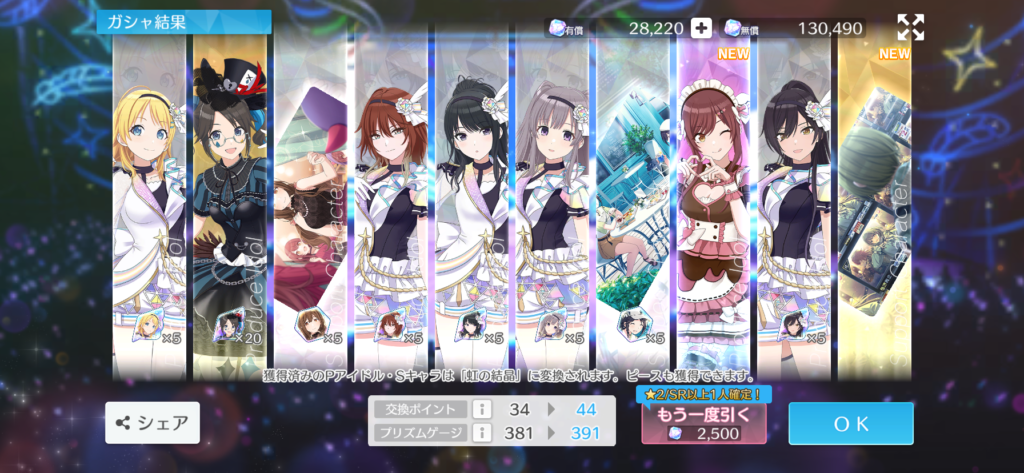Add paid jewels with the plus button
Image resolution: width=1024 pixels, height=473 pixels.
pyautogui.click(x=701, y=28)
